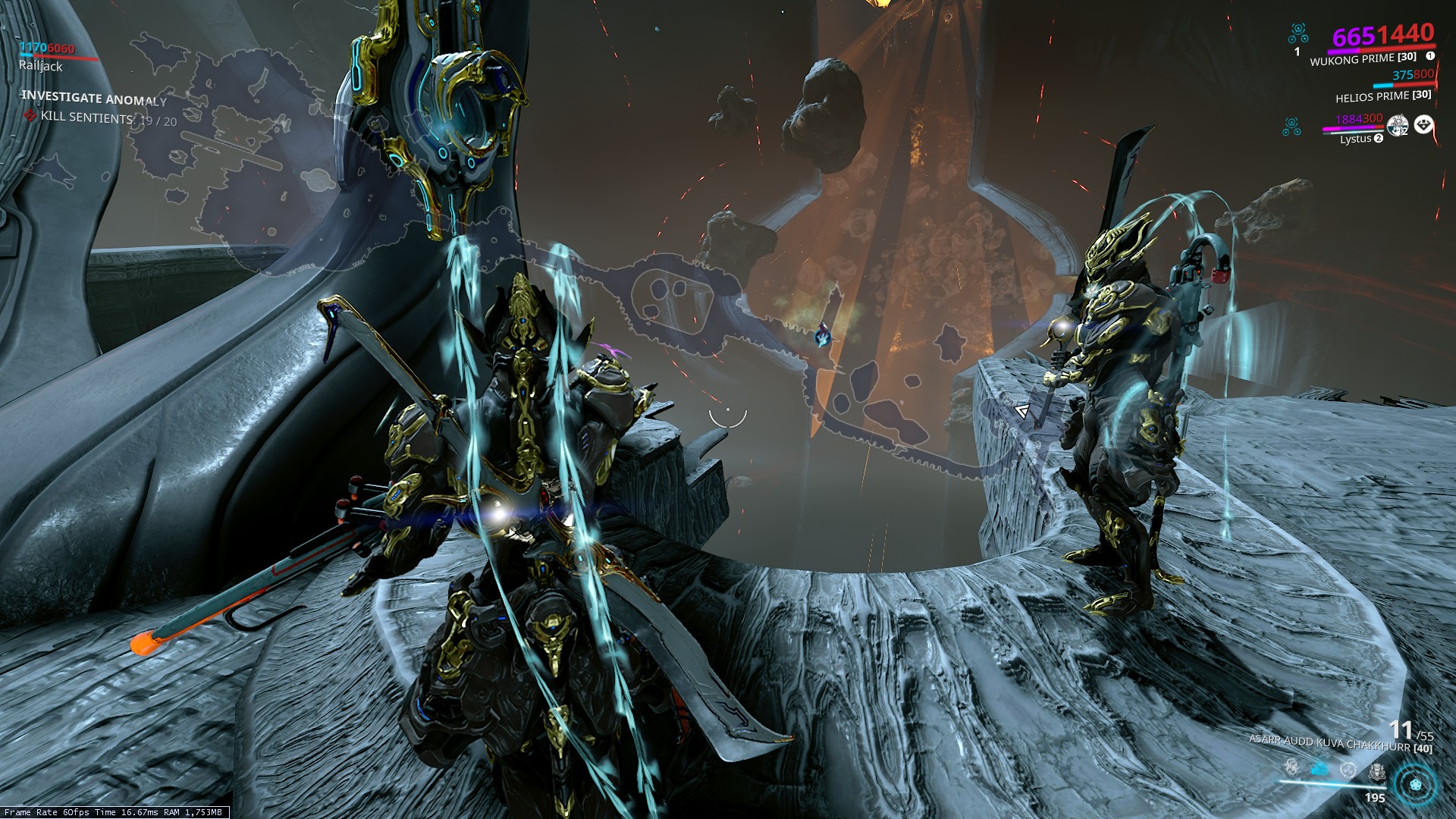This screenshot has height=819, width=1456.
Task: Click the crosshair reticle at screen center
Action: (728, 413)
